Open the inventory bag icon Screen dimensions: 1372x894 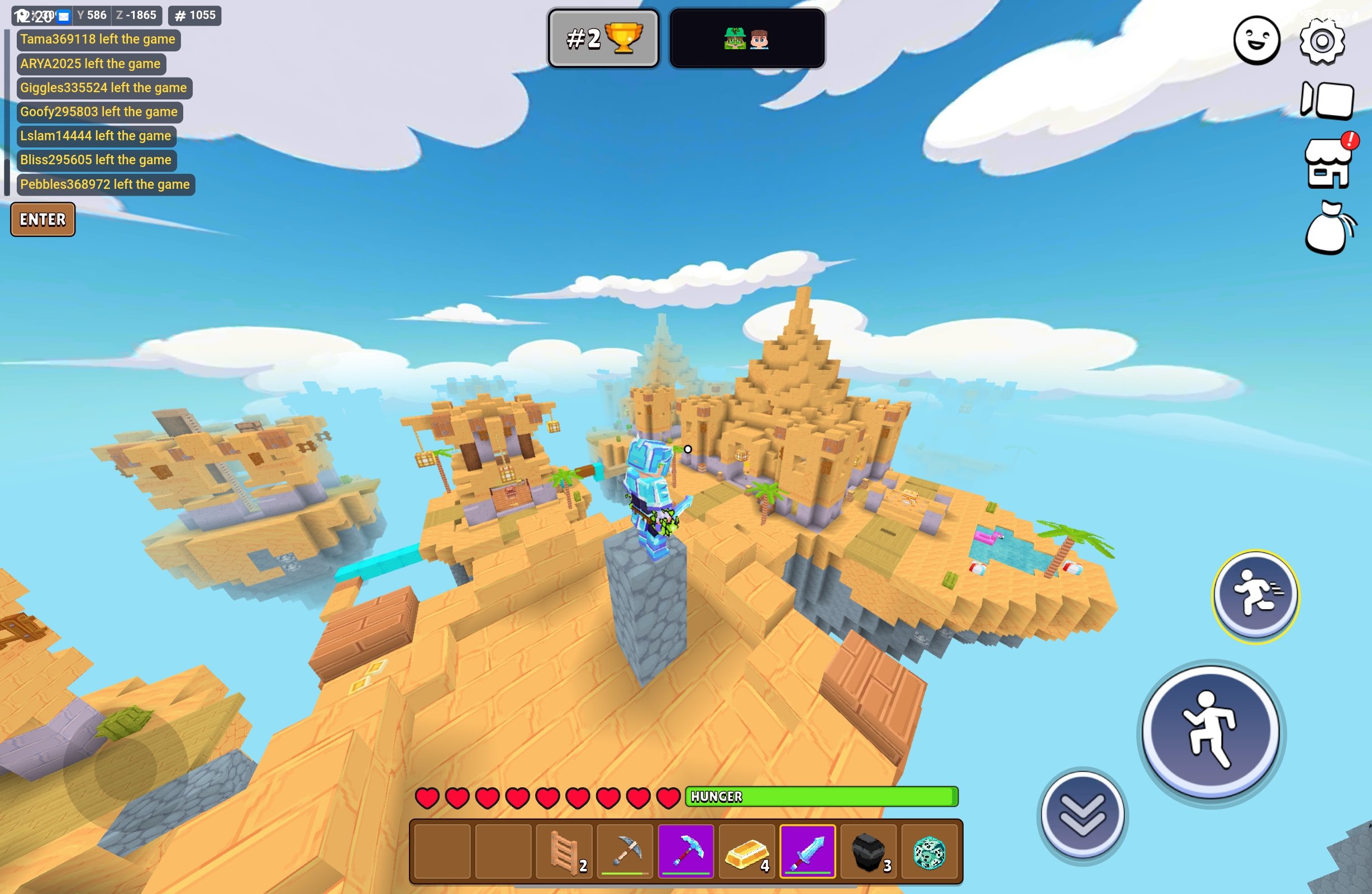pos(1330,229)
